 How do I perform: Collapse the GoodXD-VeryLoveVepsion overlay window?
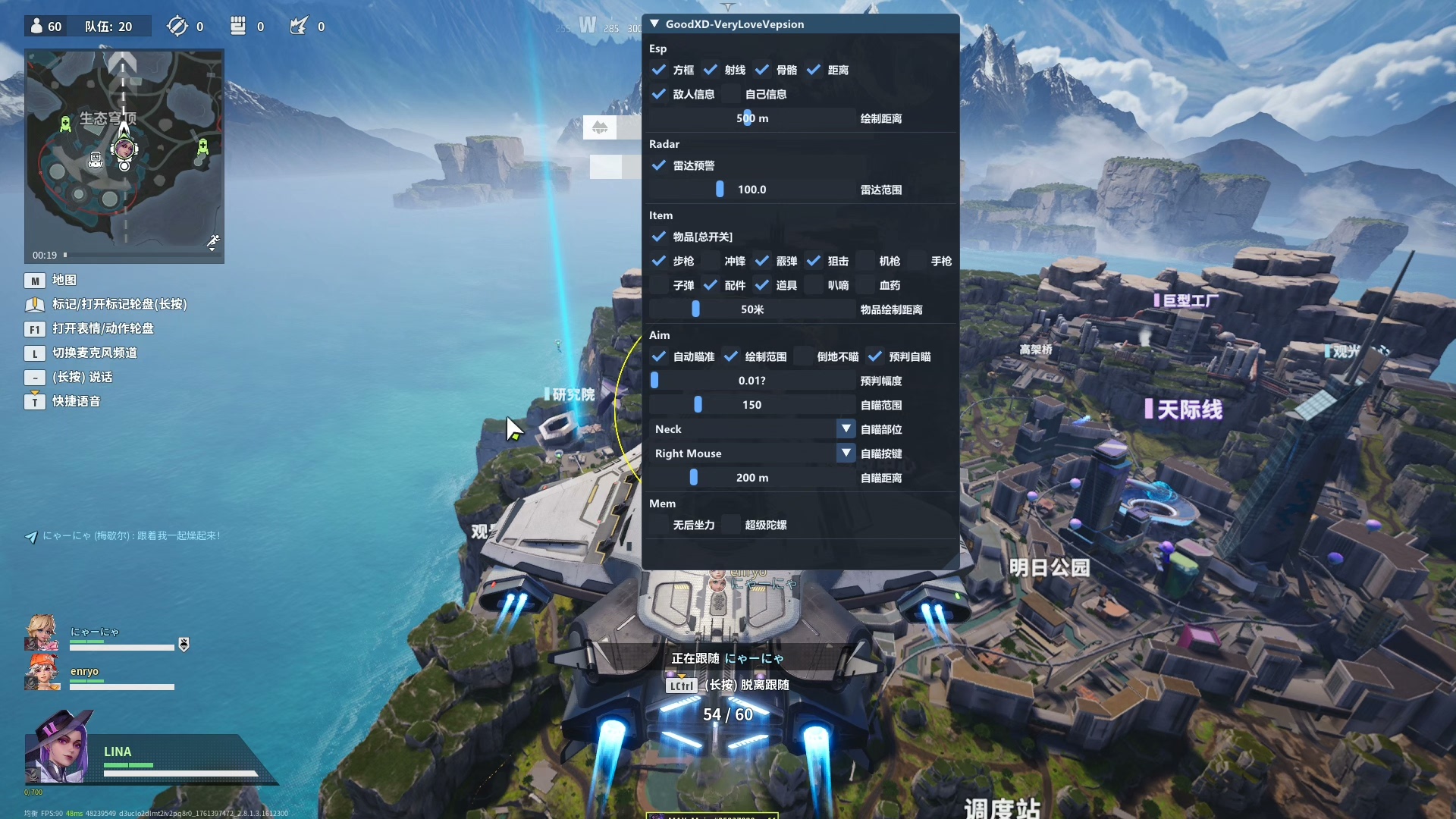pos(654,24)
